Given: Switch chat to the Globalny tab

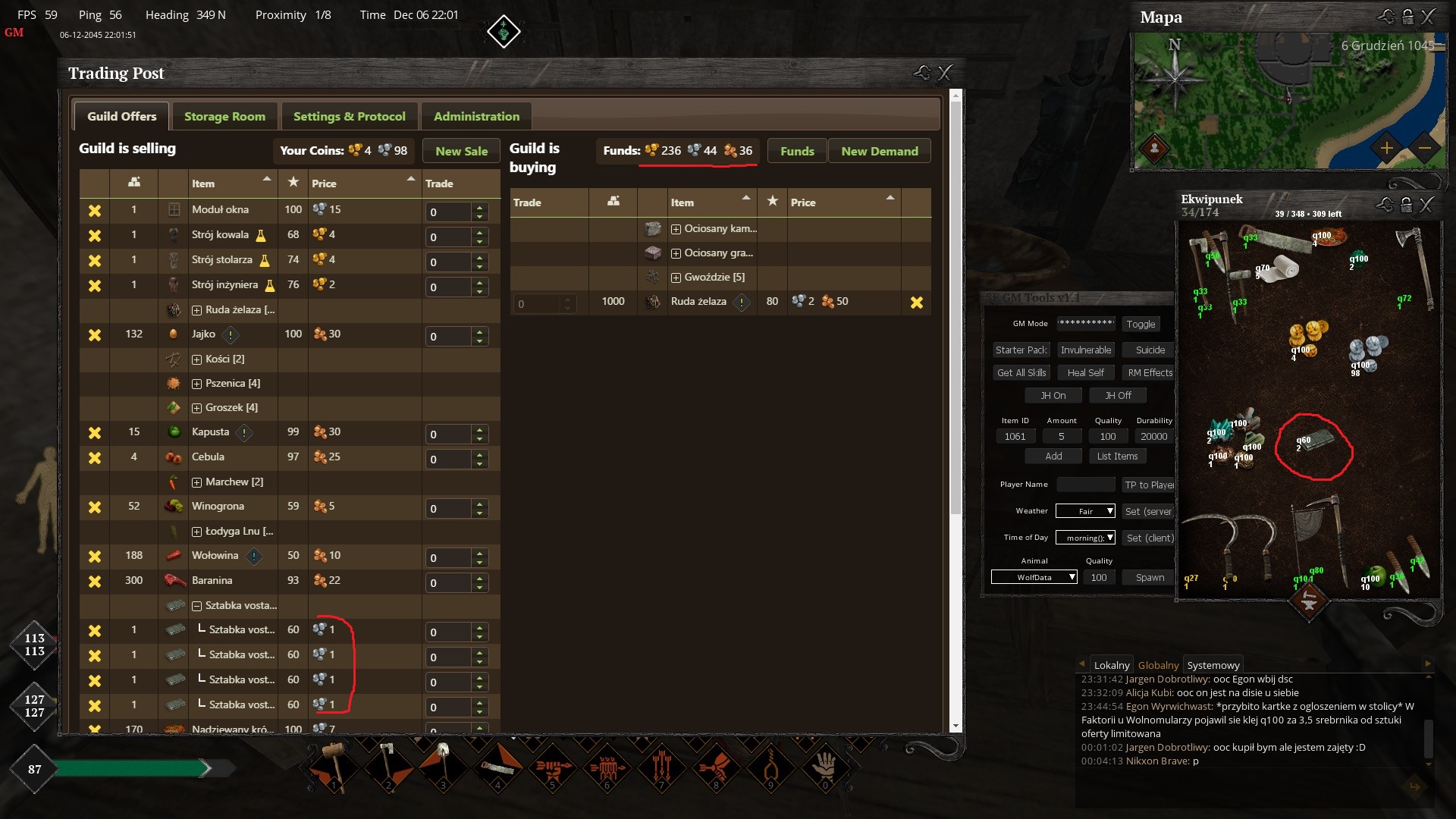Looking at the screenshot, I should (x=1158, y=665).
